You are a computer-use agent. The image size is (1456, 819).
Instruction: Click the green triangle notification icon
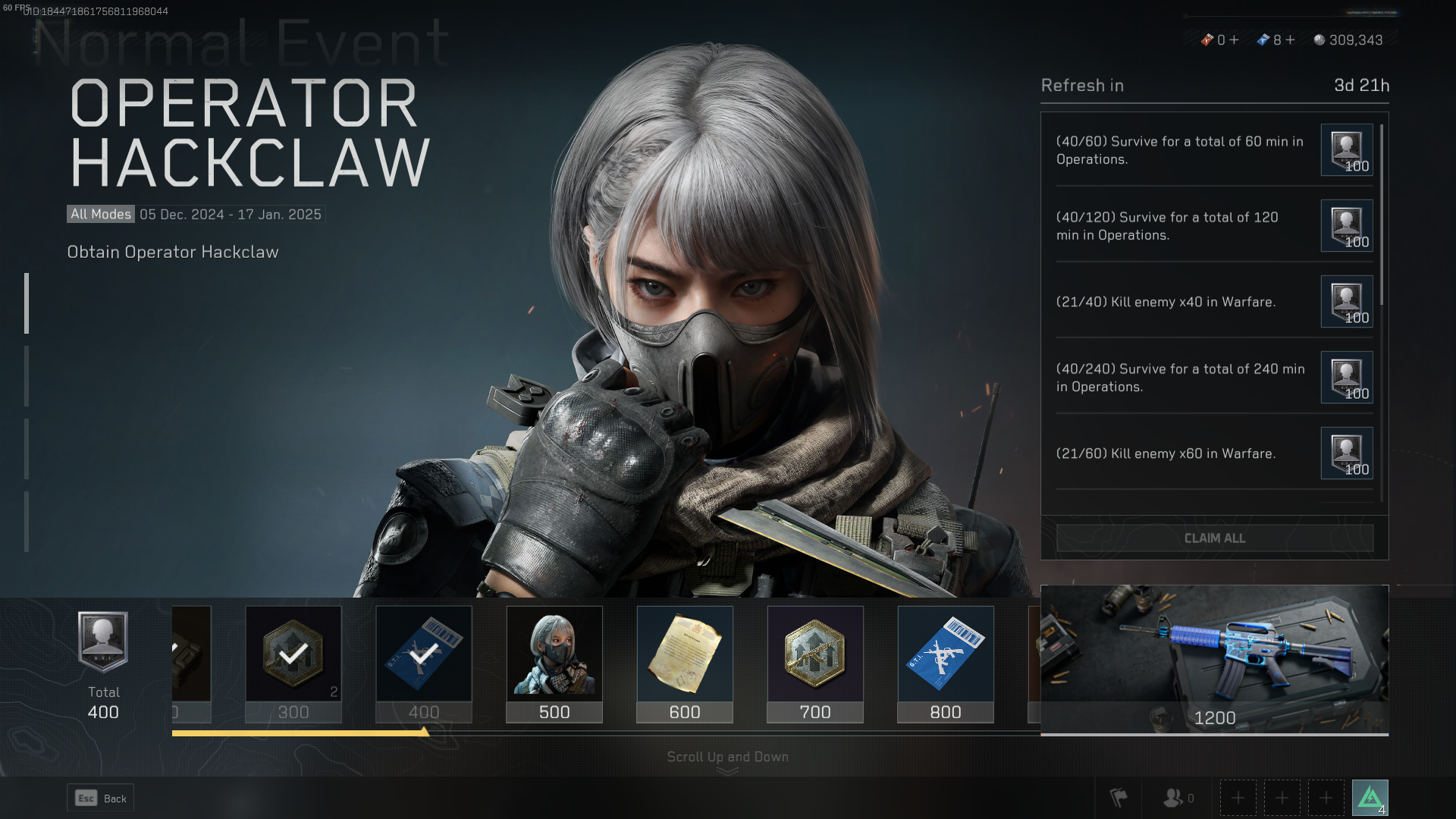coord(1371,797)
